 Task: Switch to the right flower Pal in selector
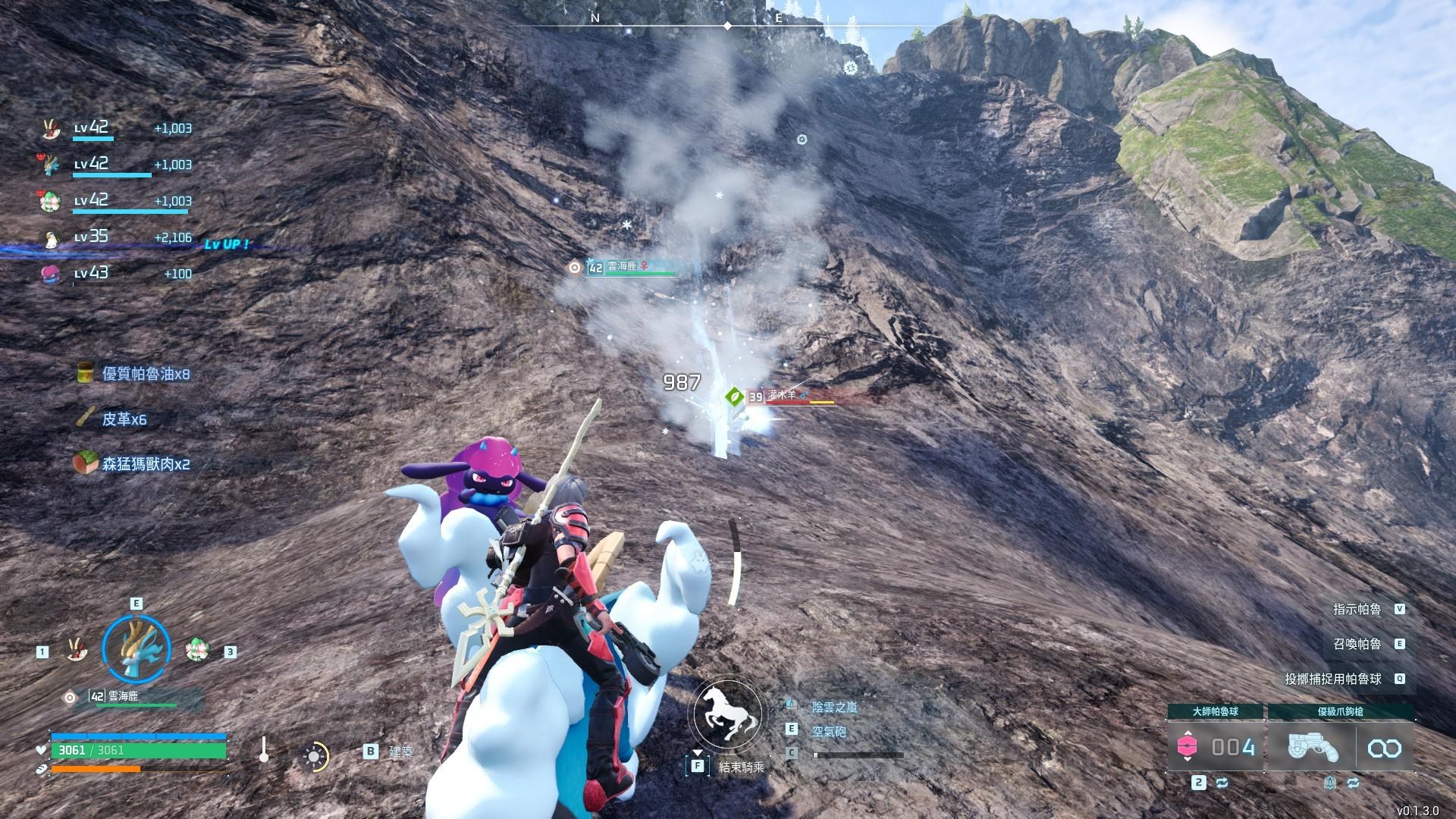[x=197, y=649]
